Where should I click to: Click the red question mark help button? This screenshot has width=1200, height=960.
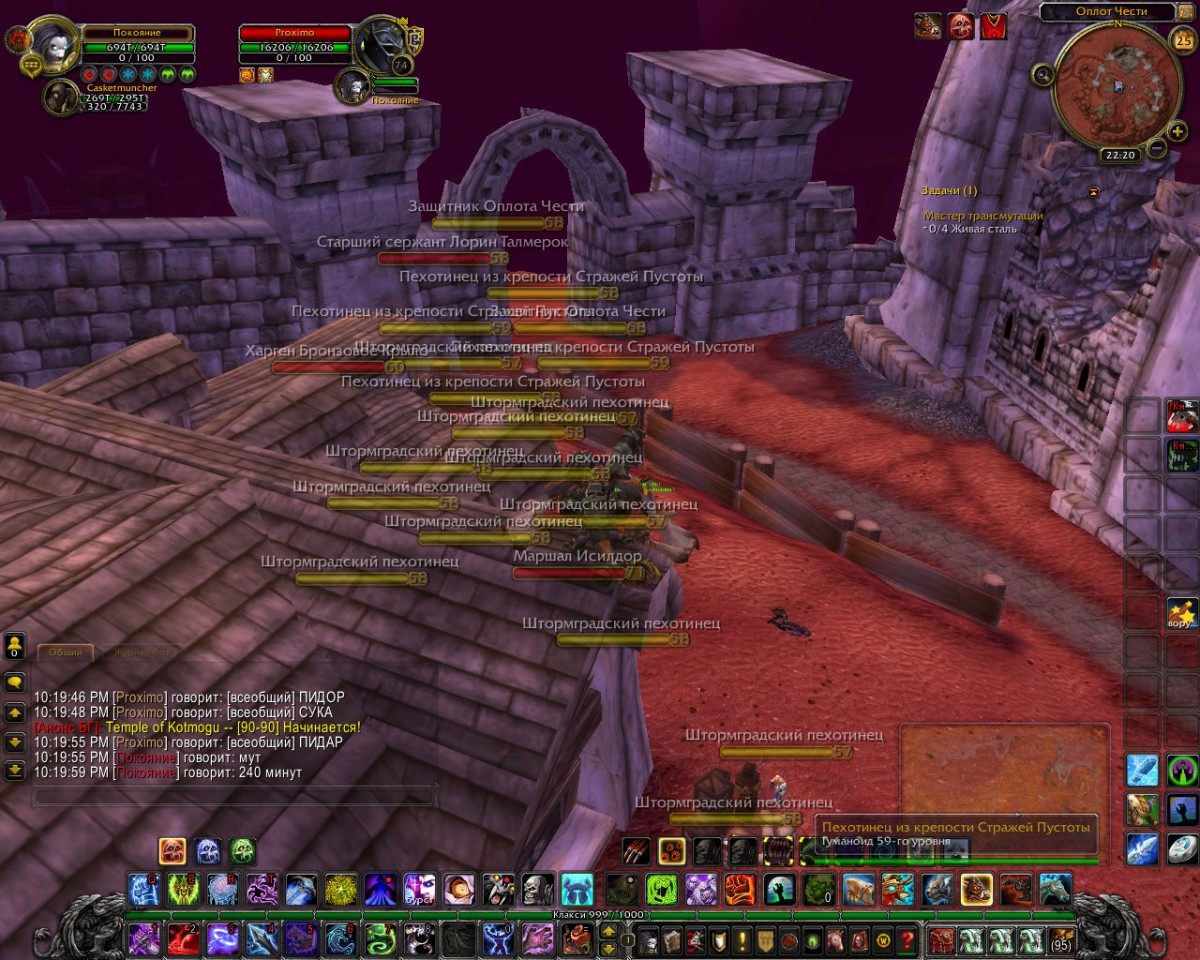(x=907, y=940)
